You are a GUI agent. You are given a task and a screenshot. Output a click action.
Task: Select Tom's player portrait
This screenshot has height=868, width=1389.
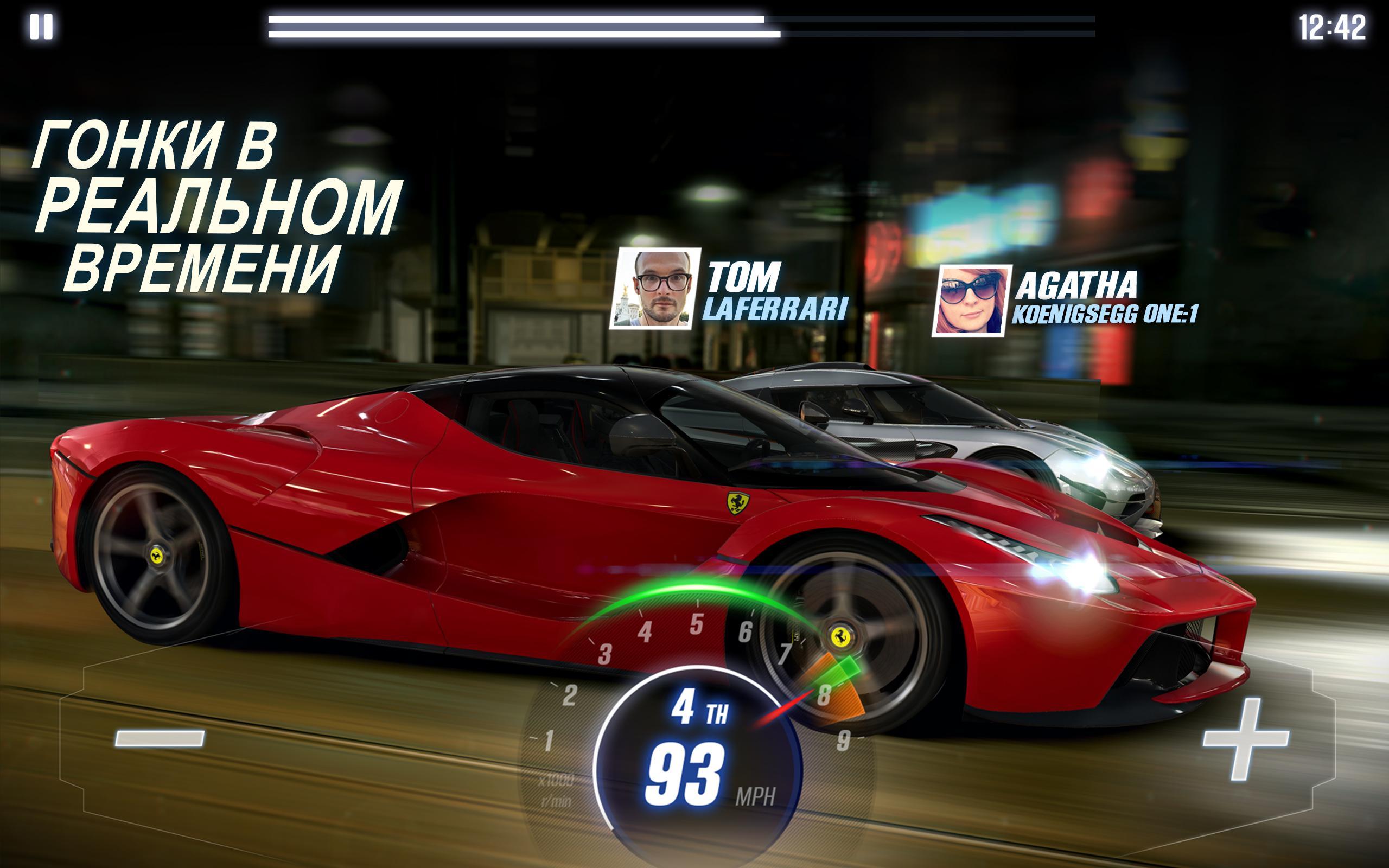[x=655, y=289]
